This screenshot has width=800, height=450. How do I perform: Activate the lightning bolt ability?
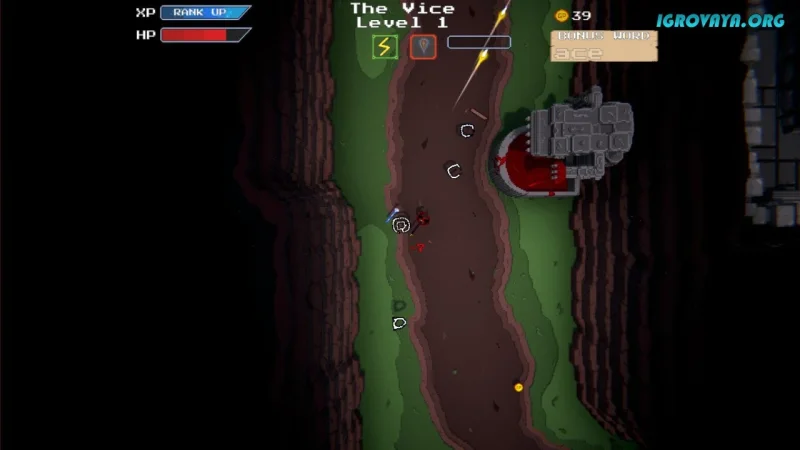(x=385, y=47)
